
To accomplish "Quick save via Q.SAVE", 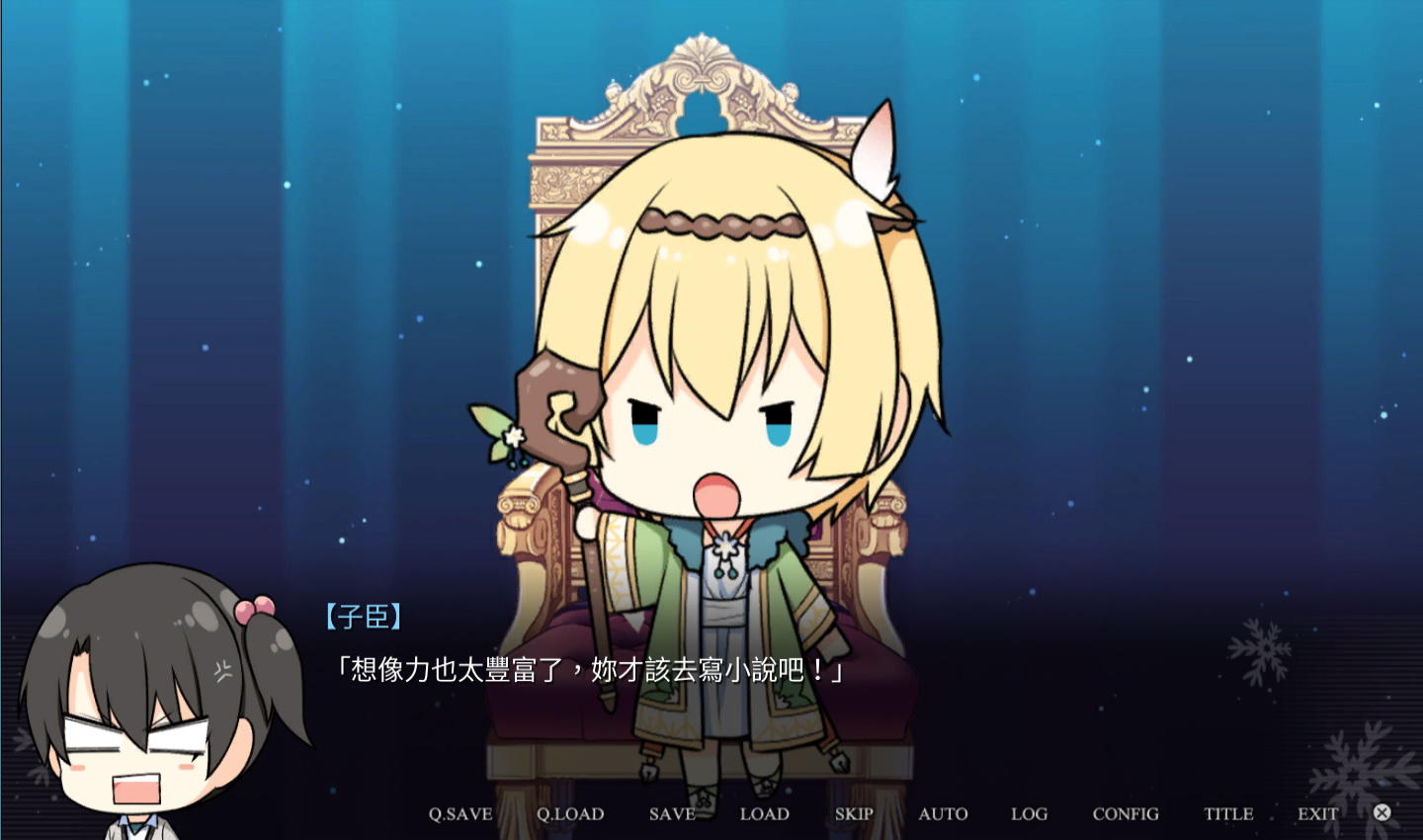I will (x=460, y=813).
